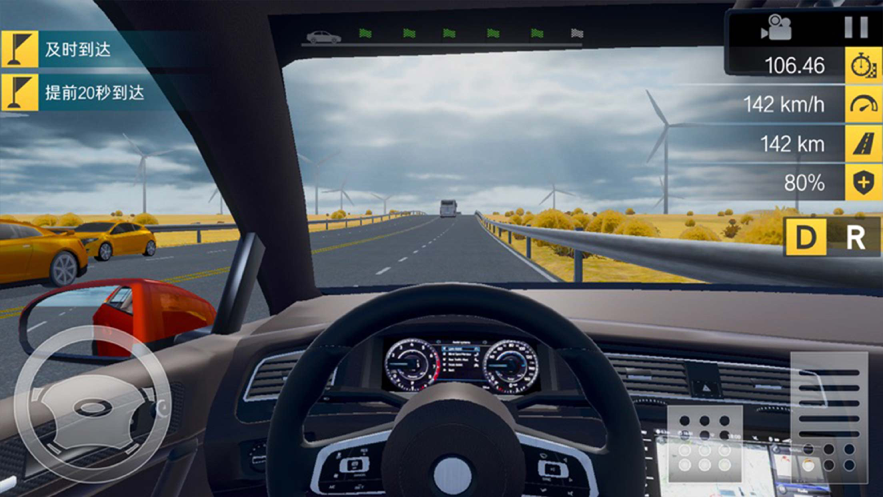This screenshot has height=497, width=883.
Task: Shift into Reverse gear R
Action: [x=856, y=238]
